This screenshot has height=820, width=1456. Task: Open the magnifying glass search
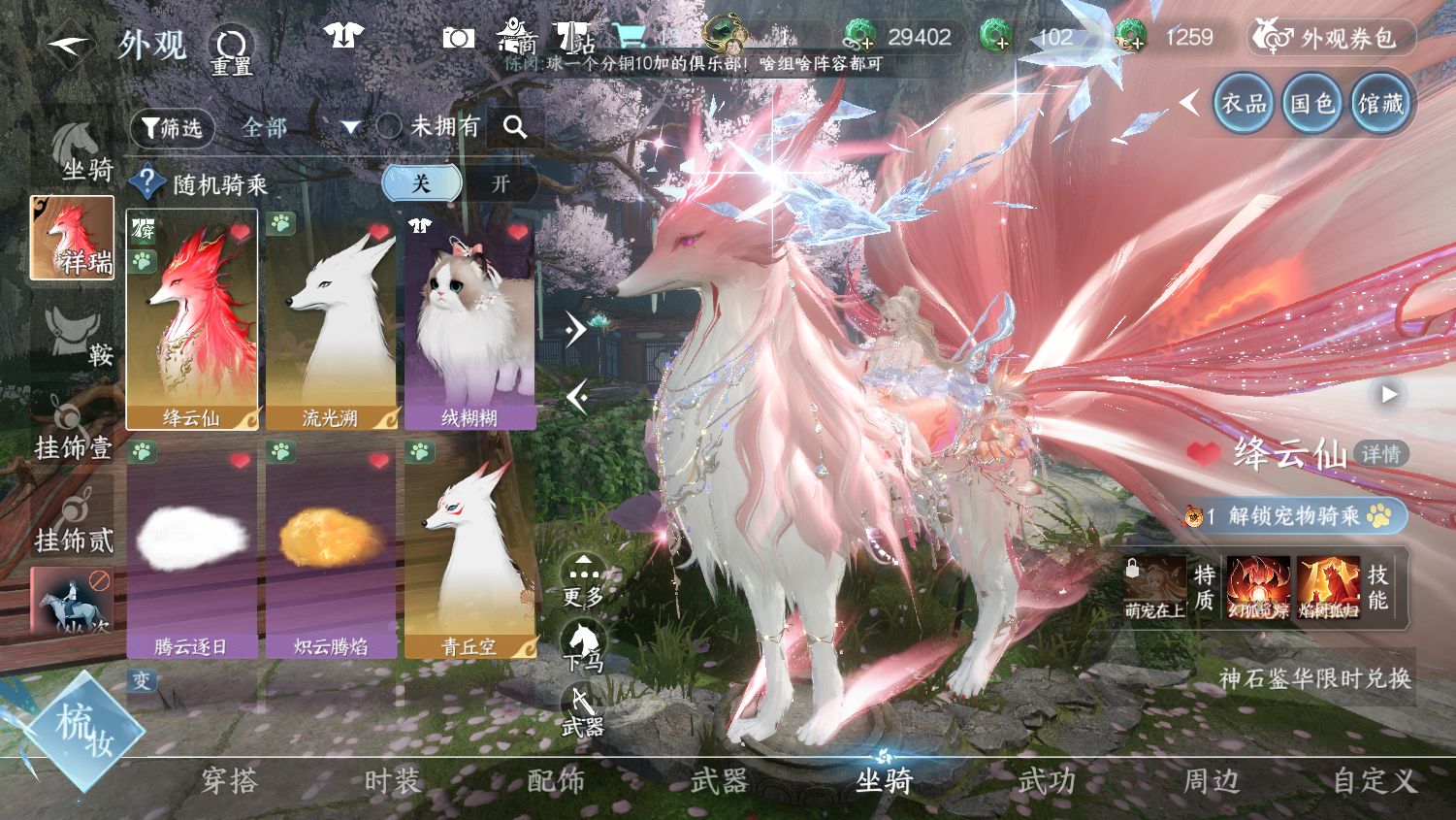coord(515,127)
